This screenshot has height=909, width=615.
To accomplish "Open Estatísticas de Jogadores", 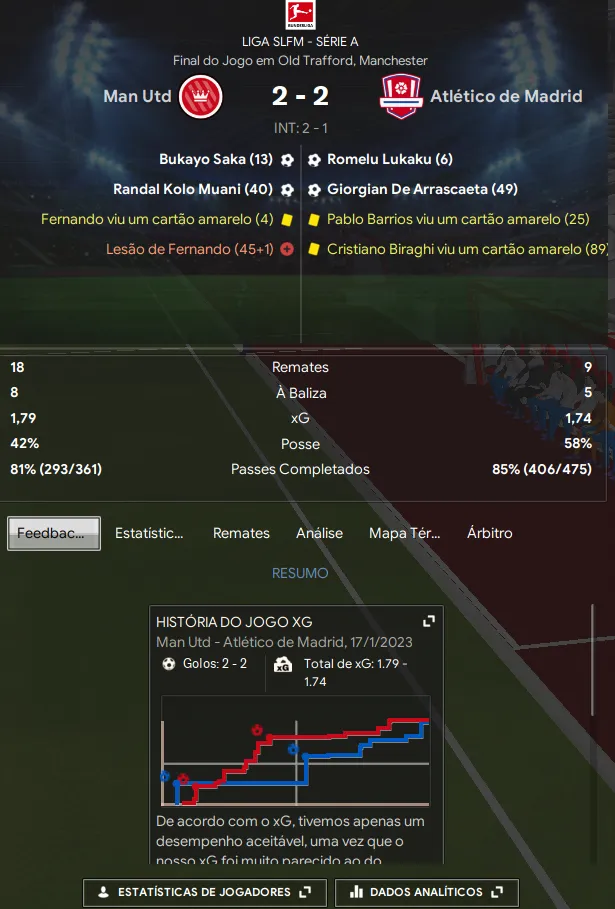I will click(198, 892).
